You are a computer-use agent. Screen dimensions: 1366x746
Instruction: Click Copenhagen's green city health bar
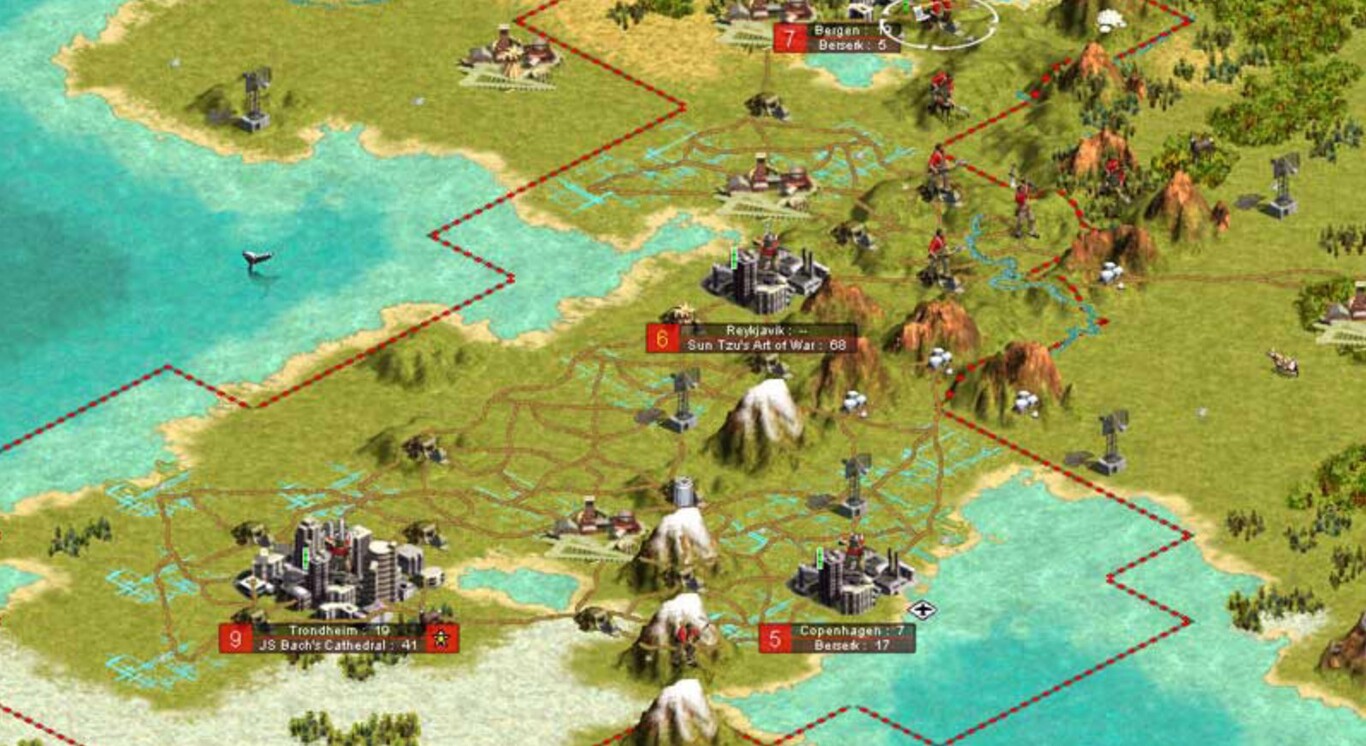pyautogui.click(x=820, y=560)
